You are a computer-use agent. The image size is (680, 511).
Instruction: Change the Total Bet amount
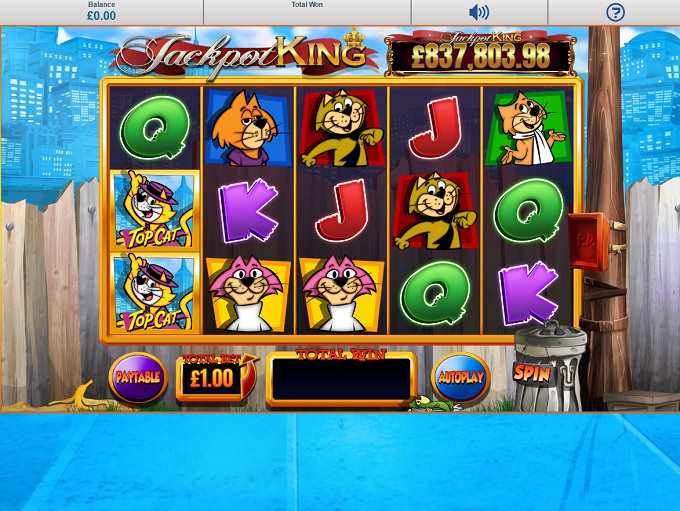point(213,378)
